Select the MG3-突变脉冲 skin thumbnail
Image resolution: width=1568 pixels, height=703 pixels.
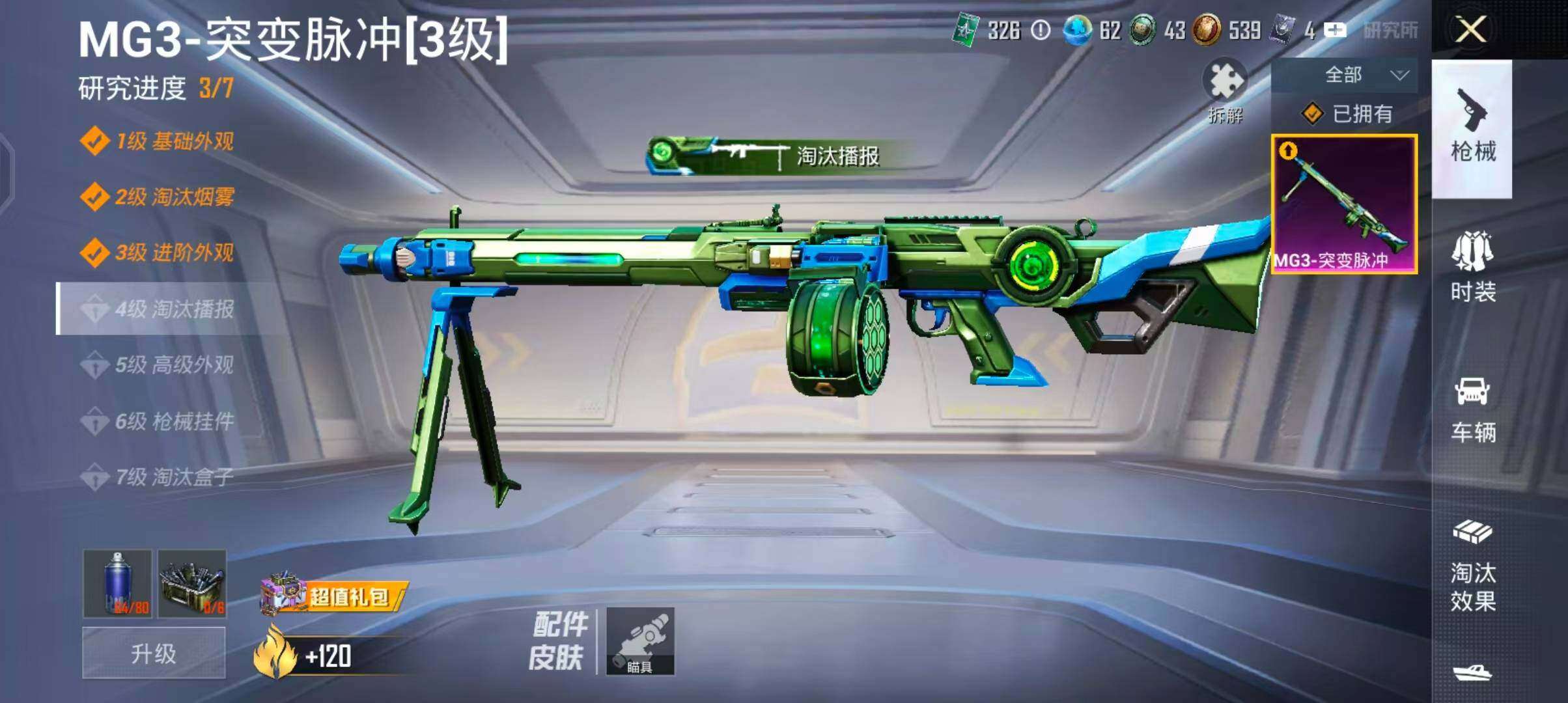pyautogui.click(x=1344, y=204)
